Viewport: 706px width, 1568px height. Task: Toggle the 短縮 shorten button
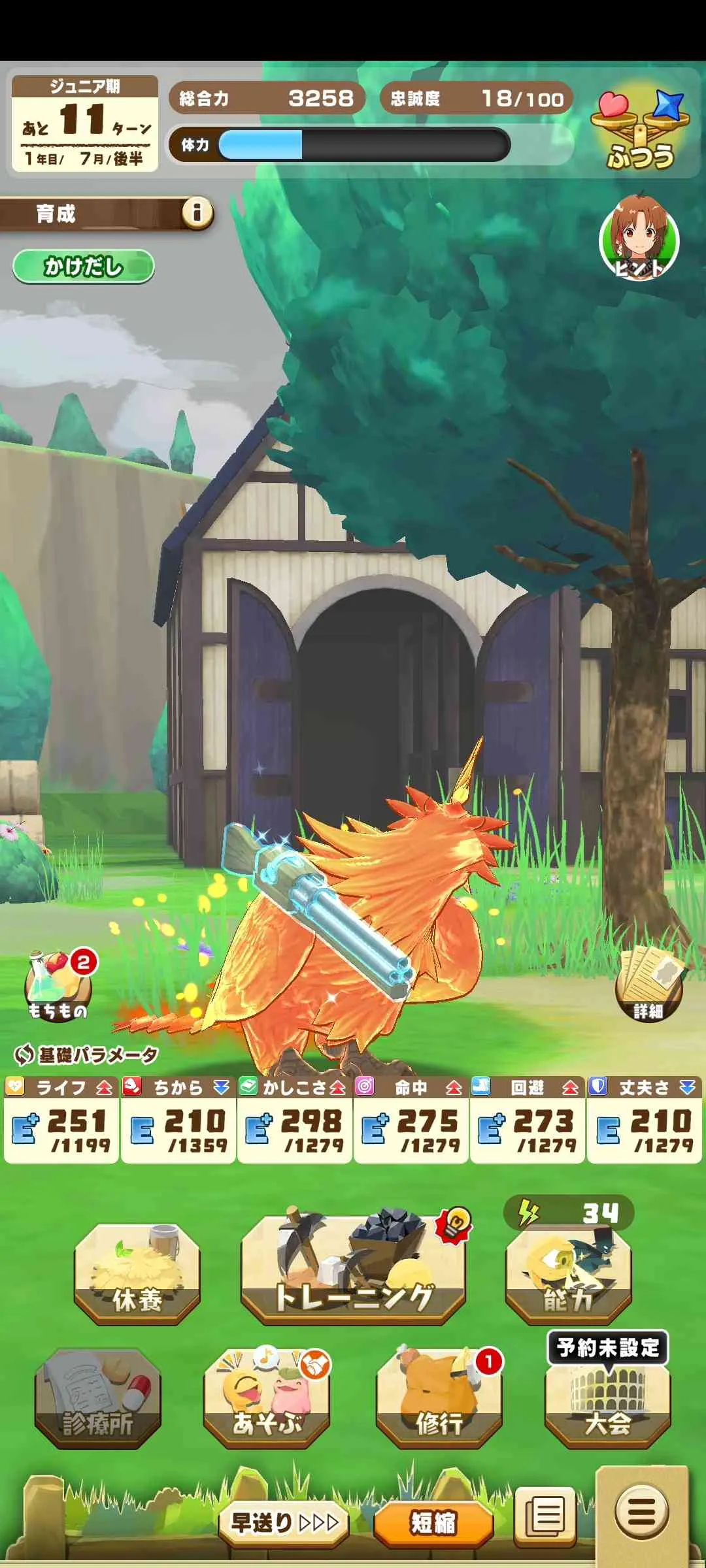coord(433,1522)
